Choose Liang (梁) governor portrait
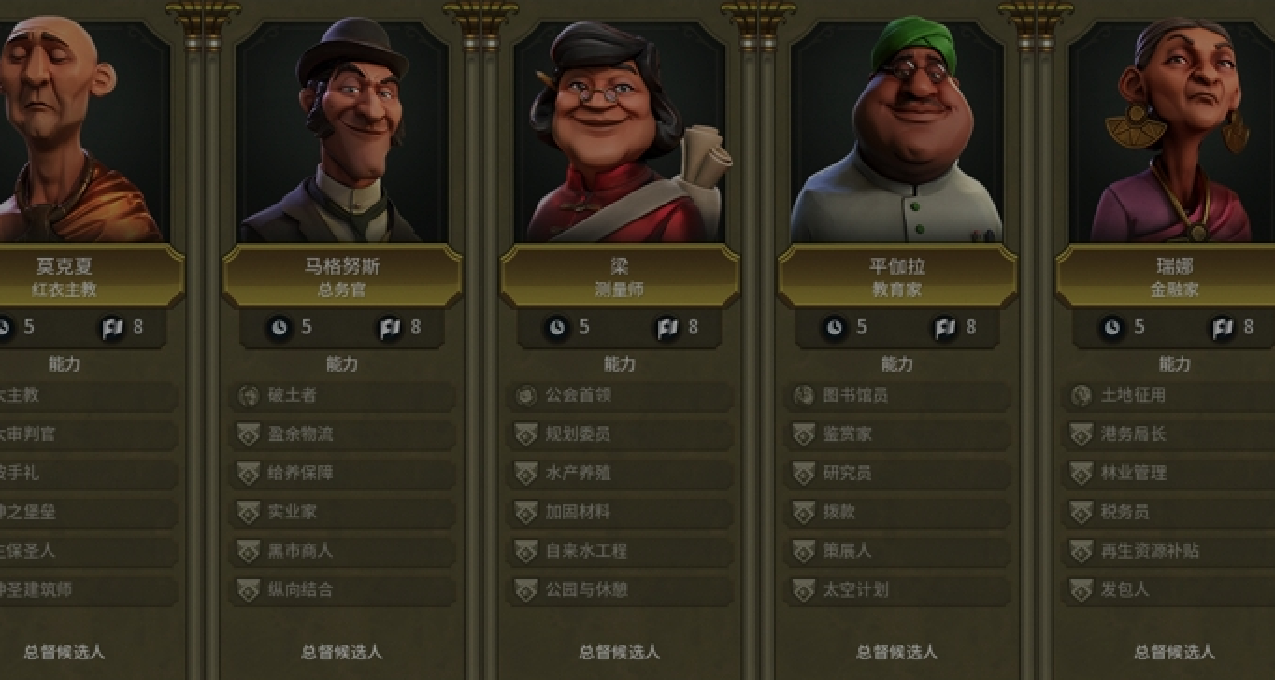Image resolution: width=1275 pixels, height=680 pixels. [619, 130]
